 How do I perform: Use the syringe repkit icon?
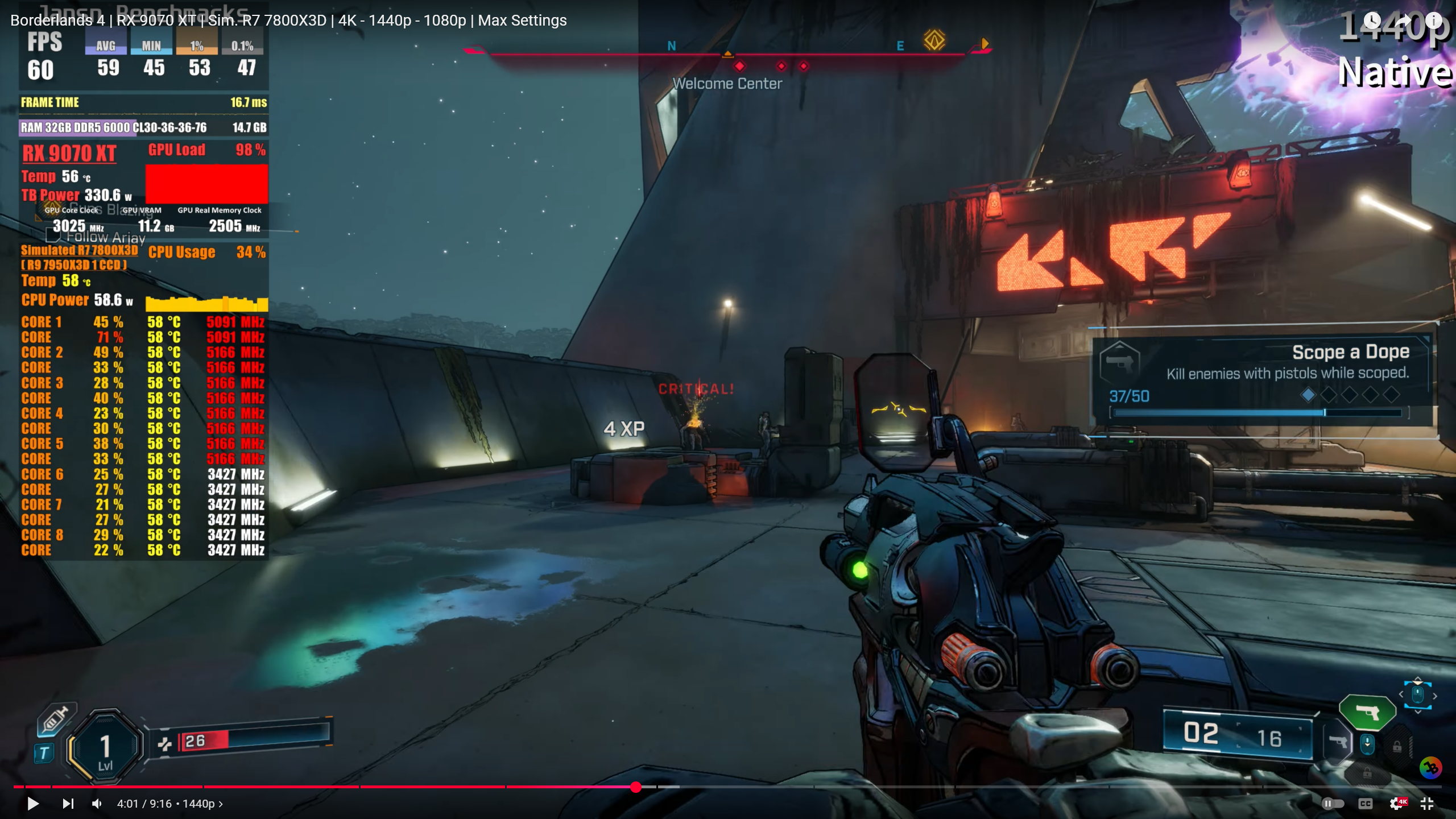(55, 719)
